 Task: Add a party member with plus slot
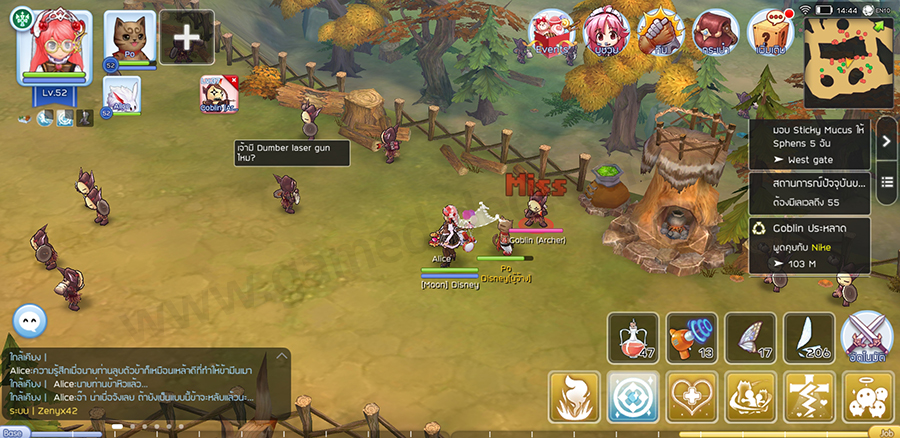[x=187, y=39]
